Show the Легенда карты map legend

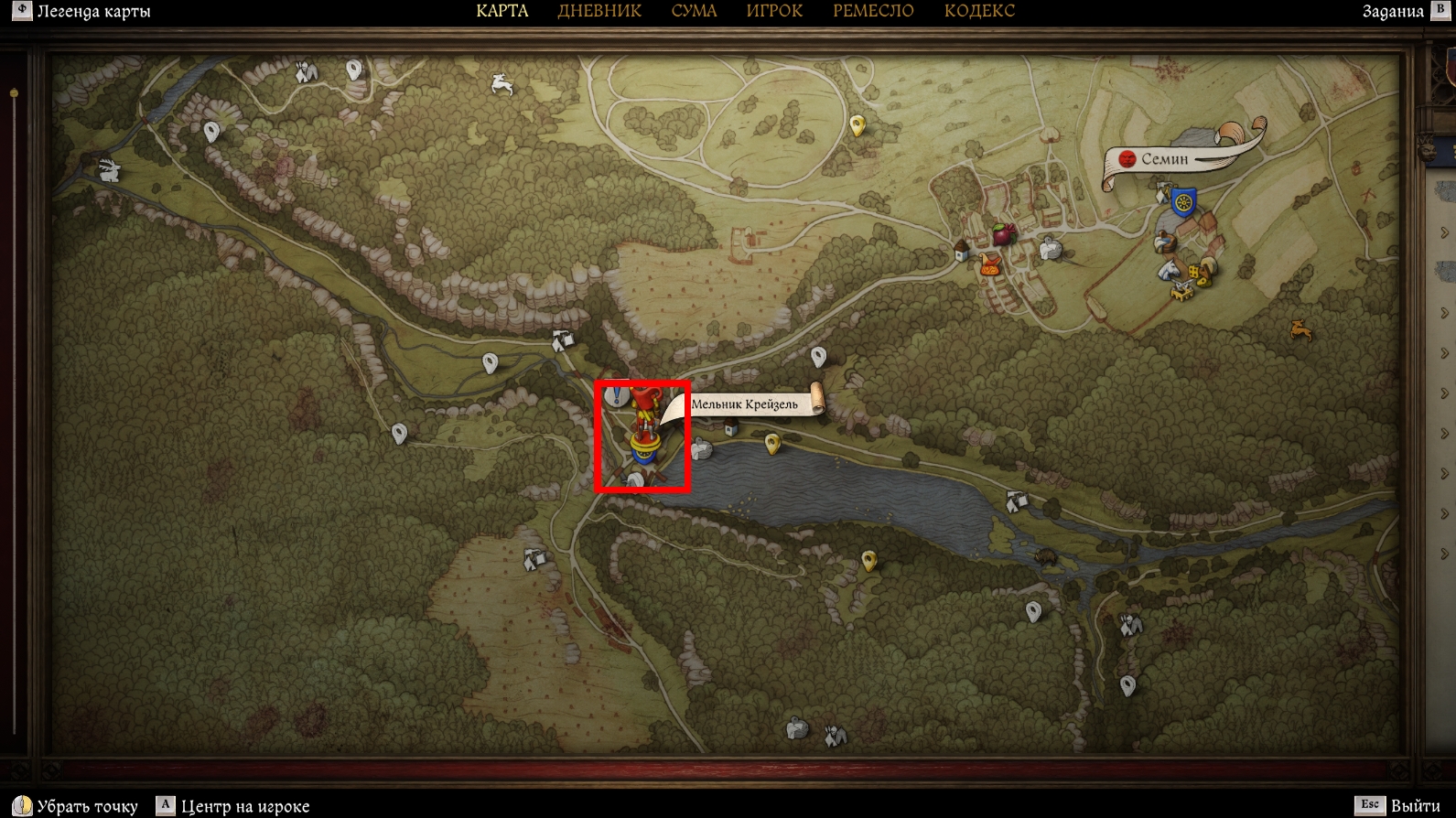[93, 12]
